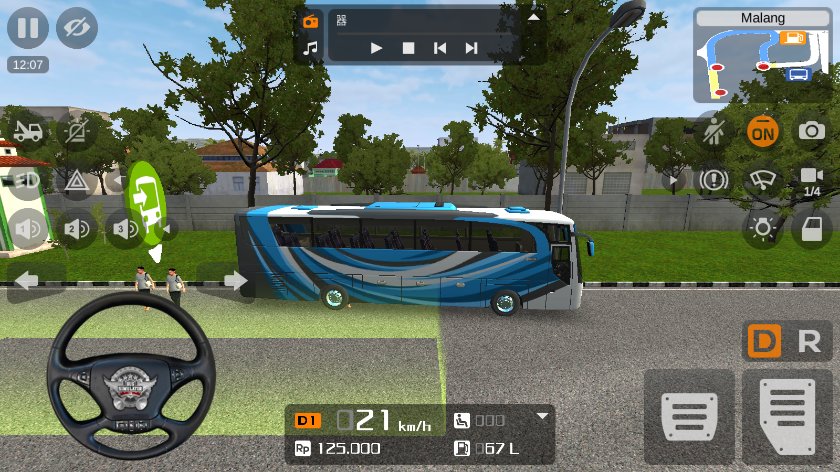Turn on the hazard warning lights
The image size is (840, 472).
[77, 180]
